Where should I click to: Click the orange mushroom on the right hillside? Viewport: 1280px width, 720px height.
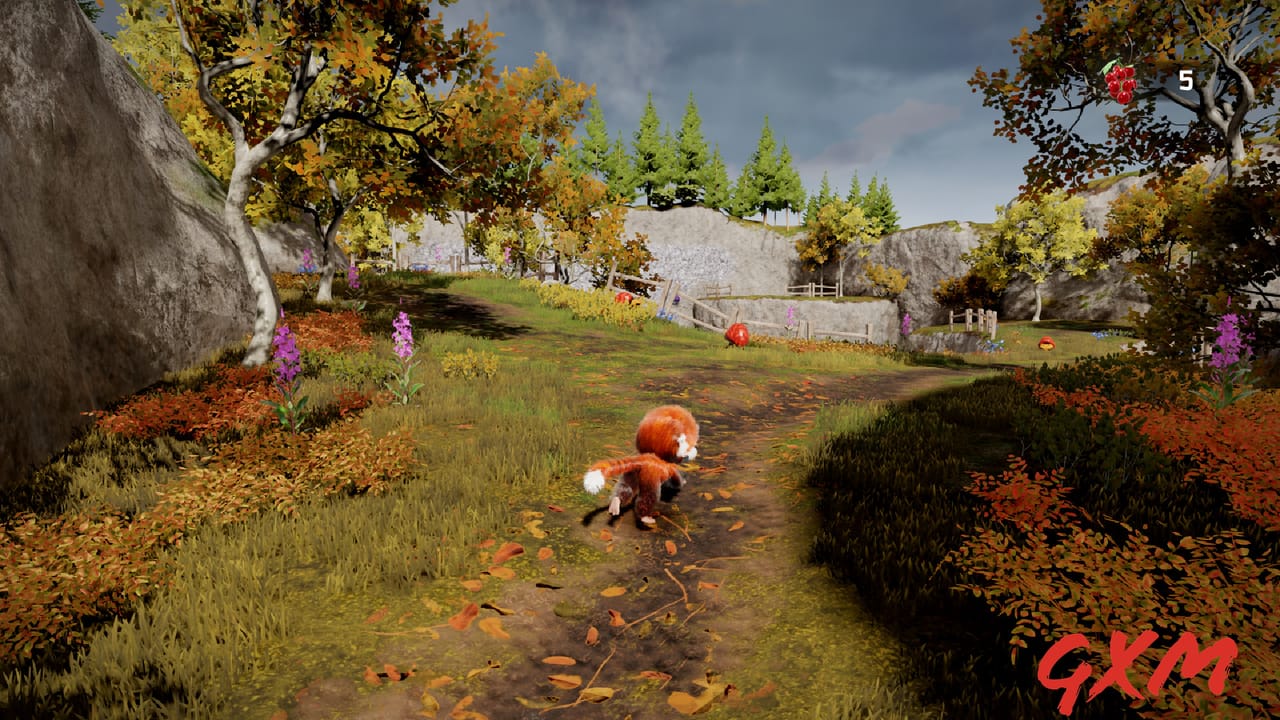click(x=1046, y=343)
